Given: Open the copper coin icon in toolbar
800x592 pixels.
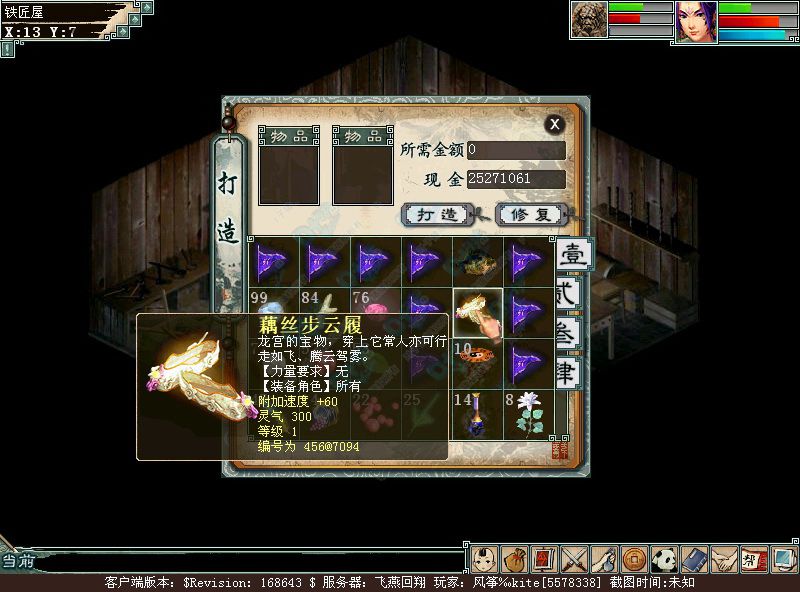Looking at the screenshot, I should [x=632, y=558].
